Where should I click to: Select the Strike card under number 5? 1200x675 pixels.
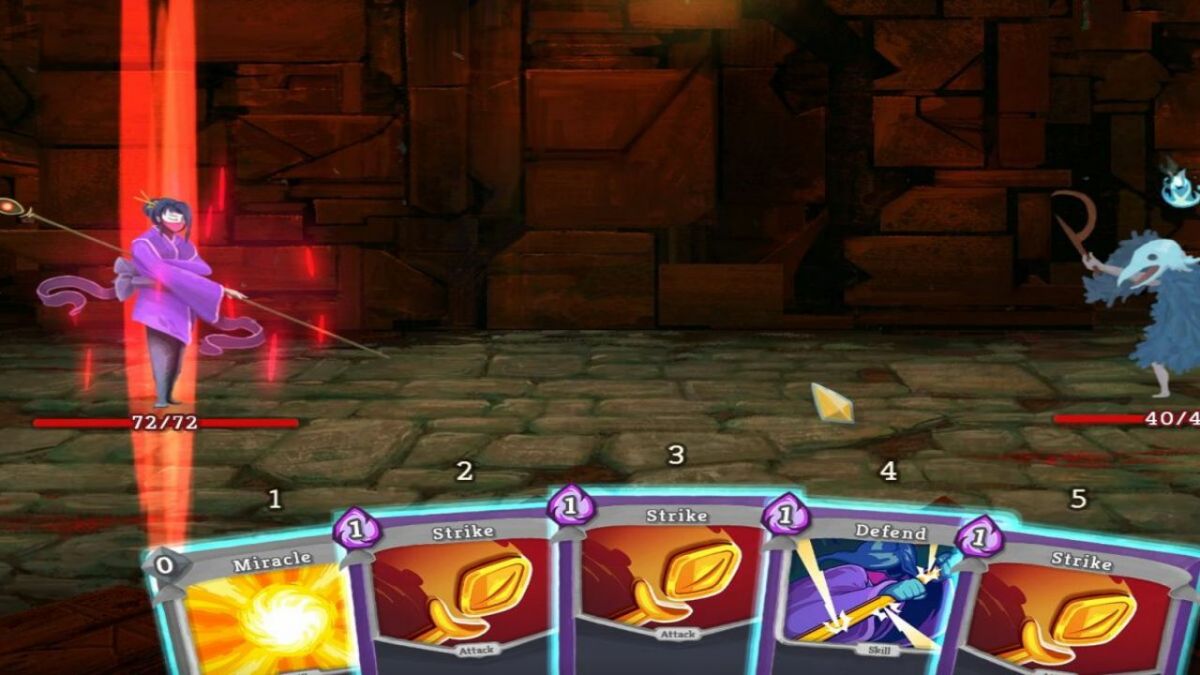tap(1075, 610)
